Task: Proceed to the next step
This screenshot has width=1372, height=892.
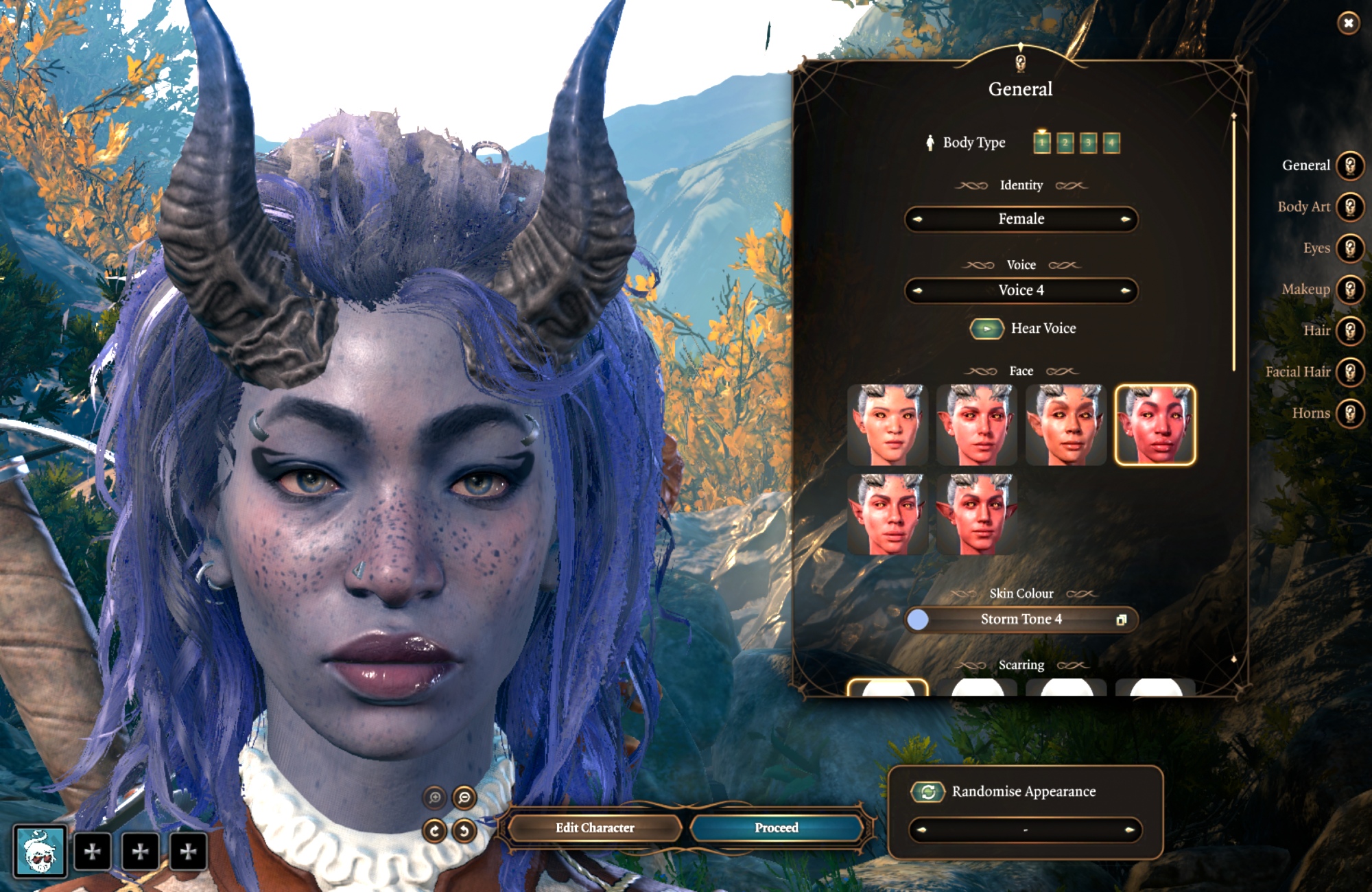Action: point(776,828)
